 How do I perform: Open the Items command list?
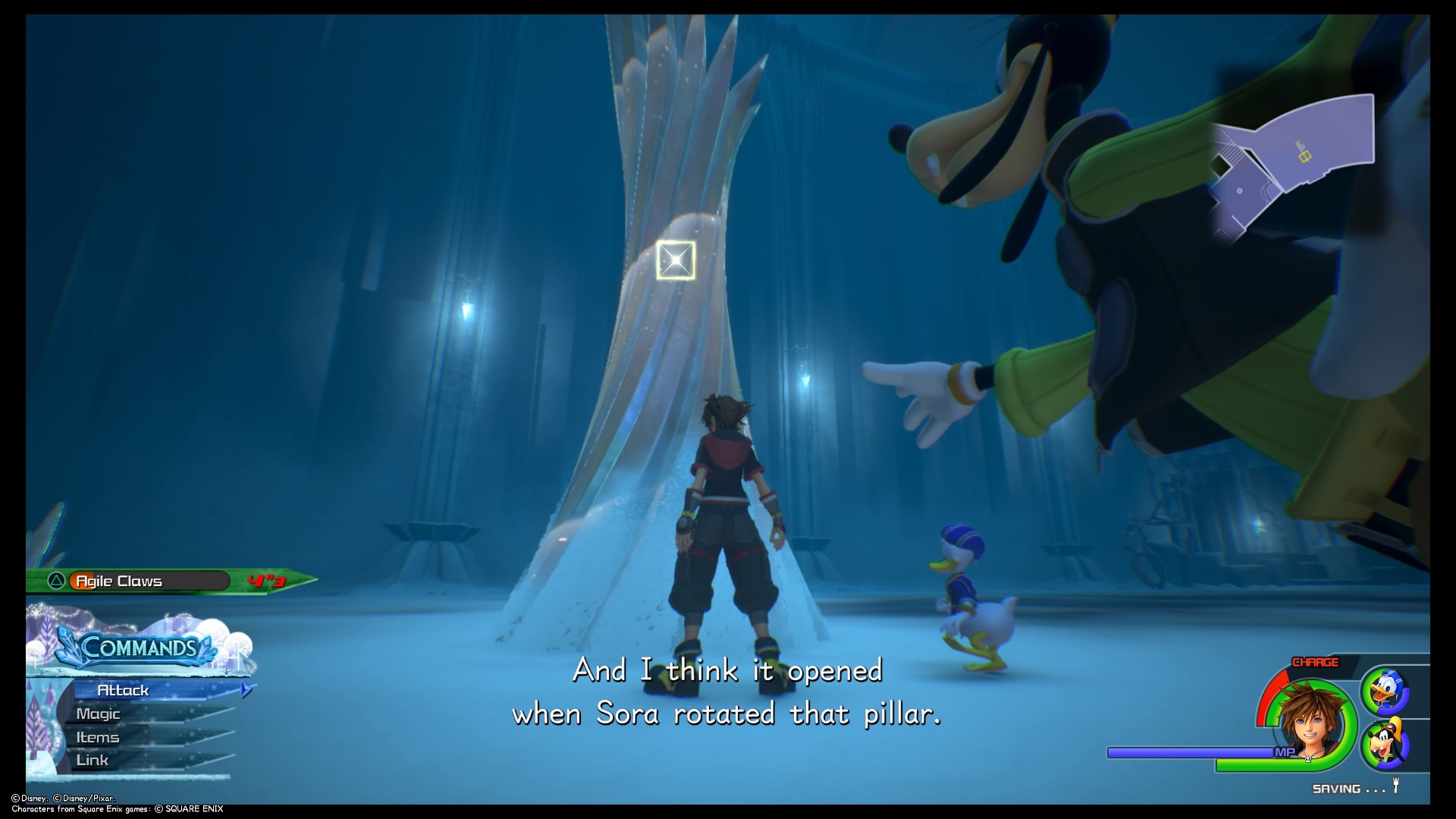click(x=97, y=736)
